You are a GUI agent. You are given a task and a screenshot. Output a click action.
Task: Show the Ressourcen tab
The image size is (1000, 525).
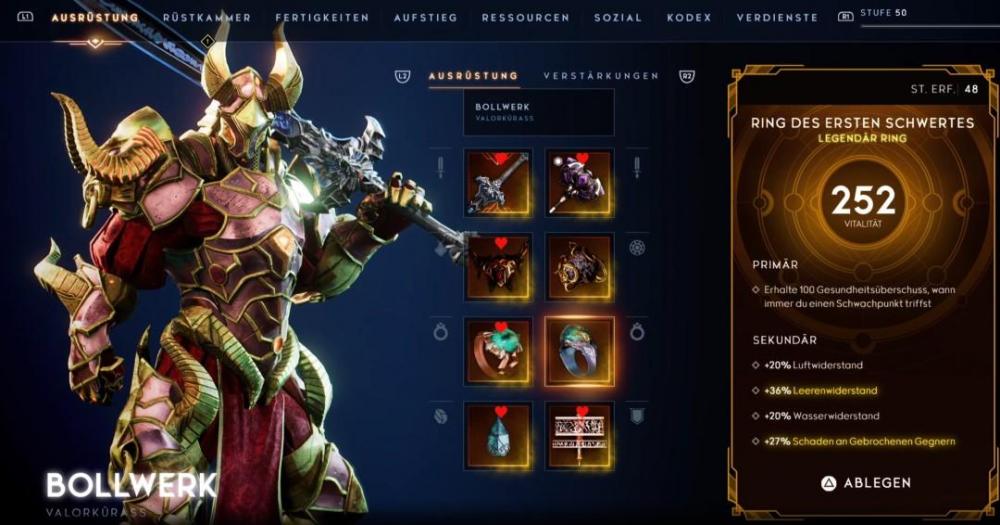pos(525,18)
